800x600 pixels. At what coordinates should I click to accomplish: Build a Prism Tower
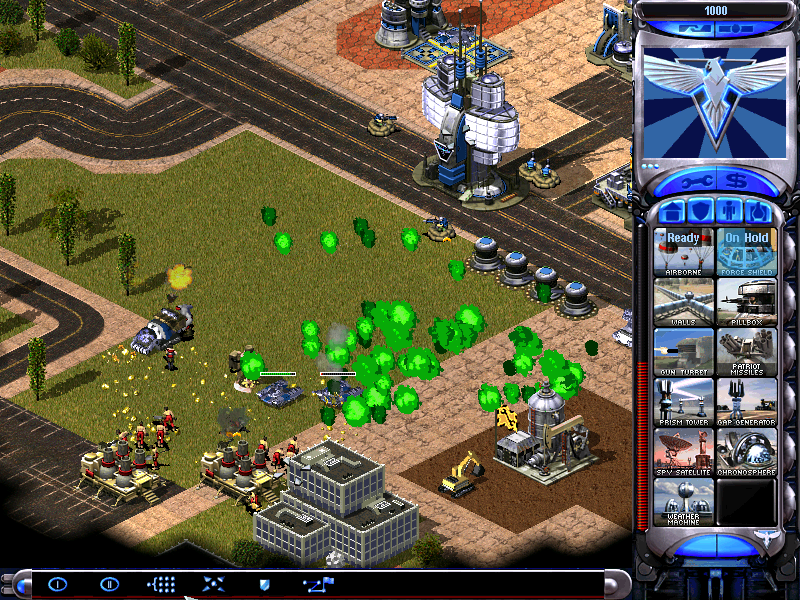684,401
